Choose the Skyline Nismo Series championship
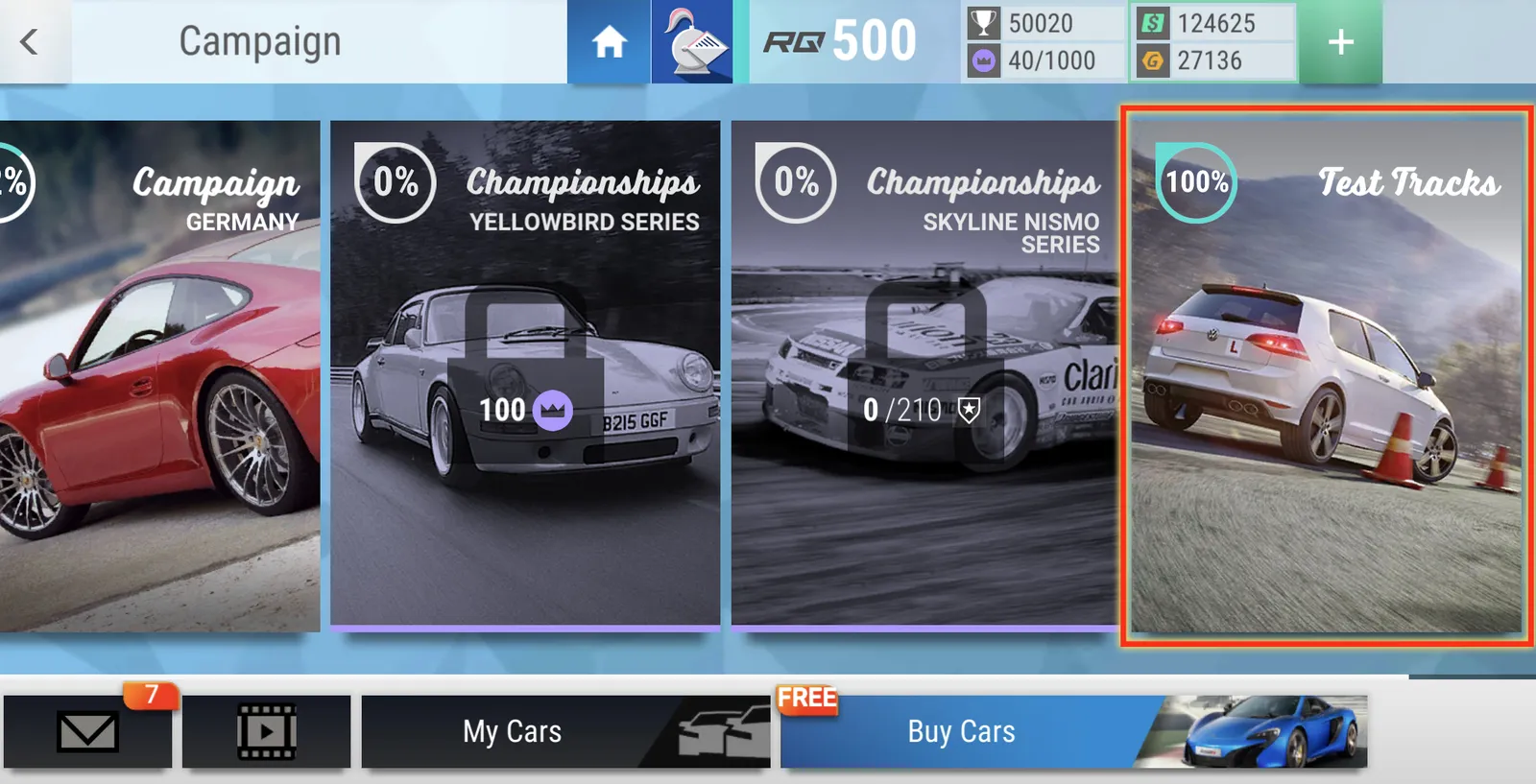 924,375
